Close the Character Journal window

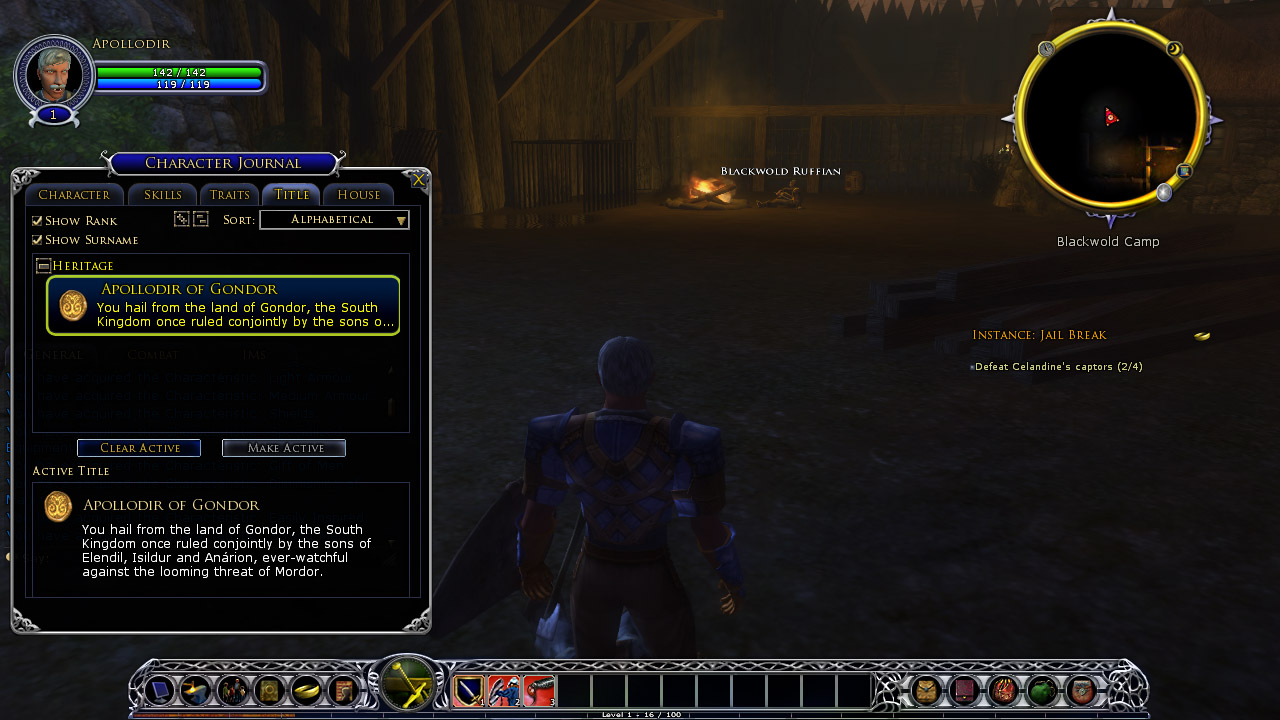click(419, 179)
